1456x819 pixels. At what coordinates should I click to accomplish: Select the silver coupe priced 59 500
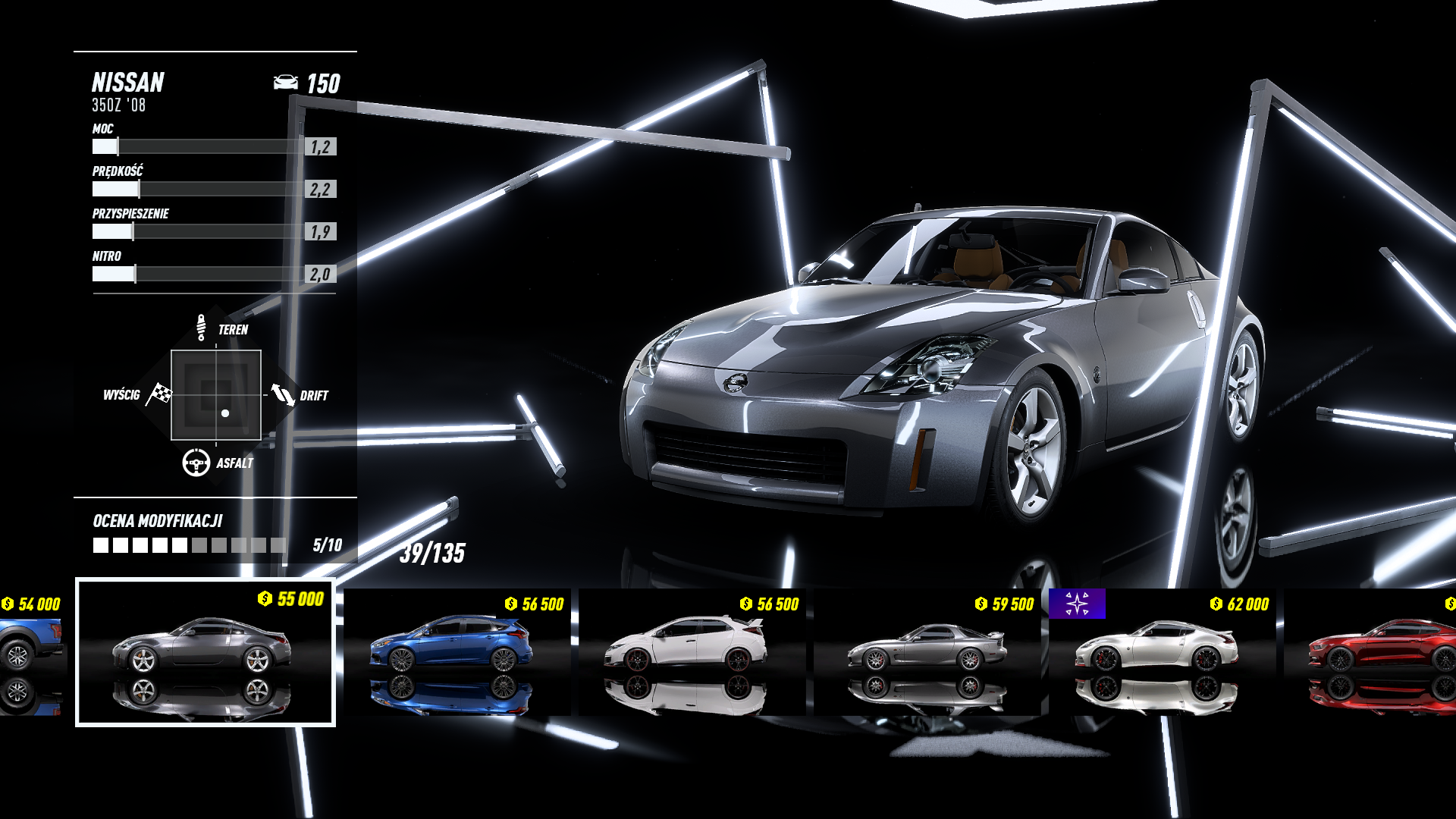coord(927,652)
